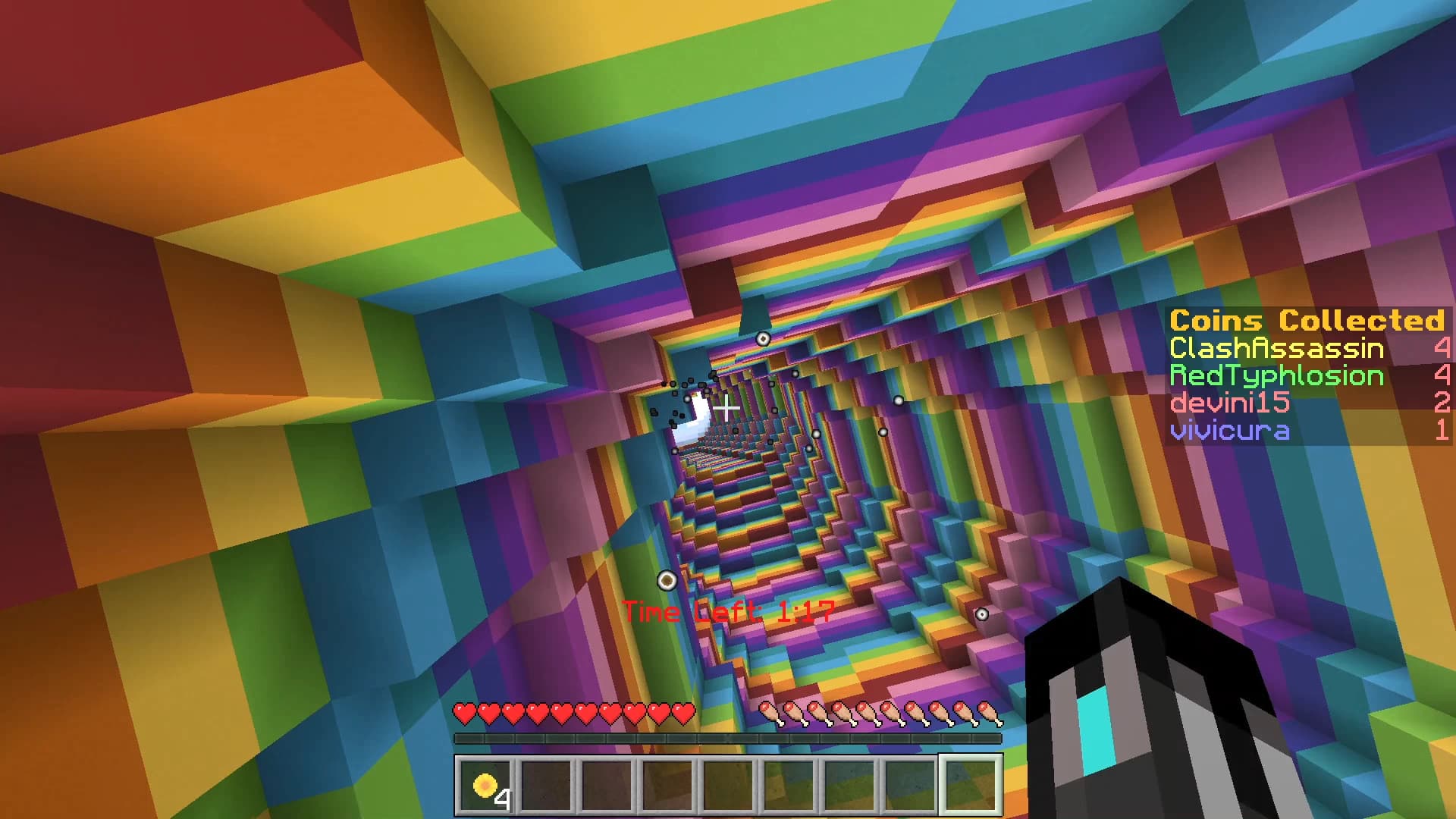The height and width of the screenshot is (819, 1456).
Task: Click the crosshair at screen center
Action: (728, 409)
